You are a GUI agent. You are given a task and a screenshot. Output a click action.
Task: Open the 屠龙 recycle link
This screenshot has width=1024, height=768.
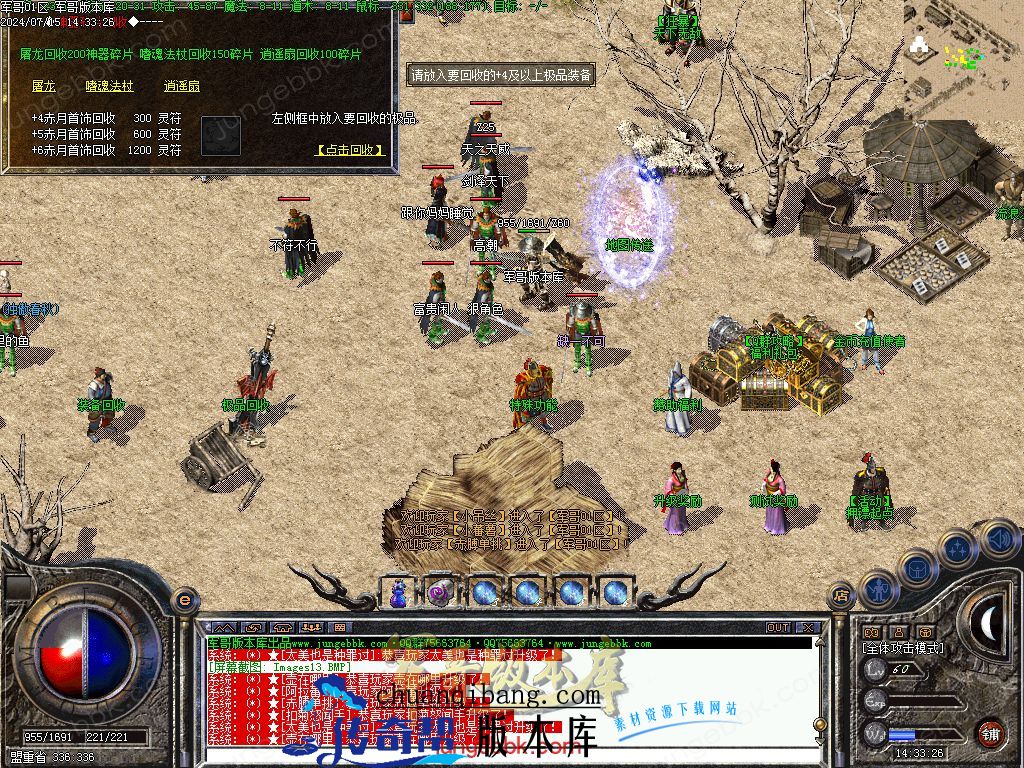pyautogui.click(x=43, y=87)
